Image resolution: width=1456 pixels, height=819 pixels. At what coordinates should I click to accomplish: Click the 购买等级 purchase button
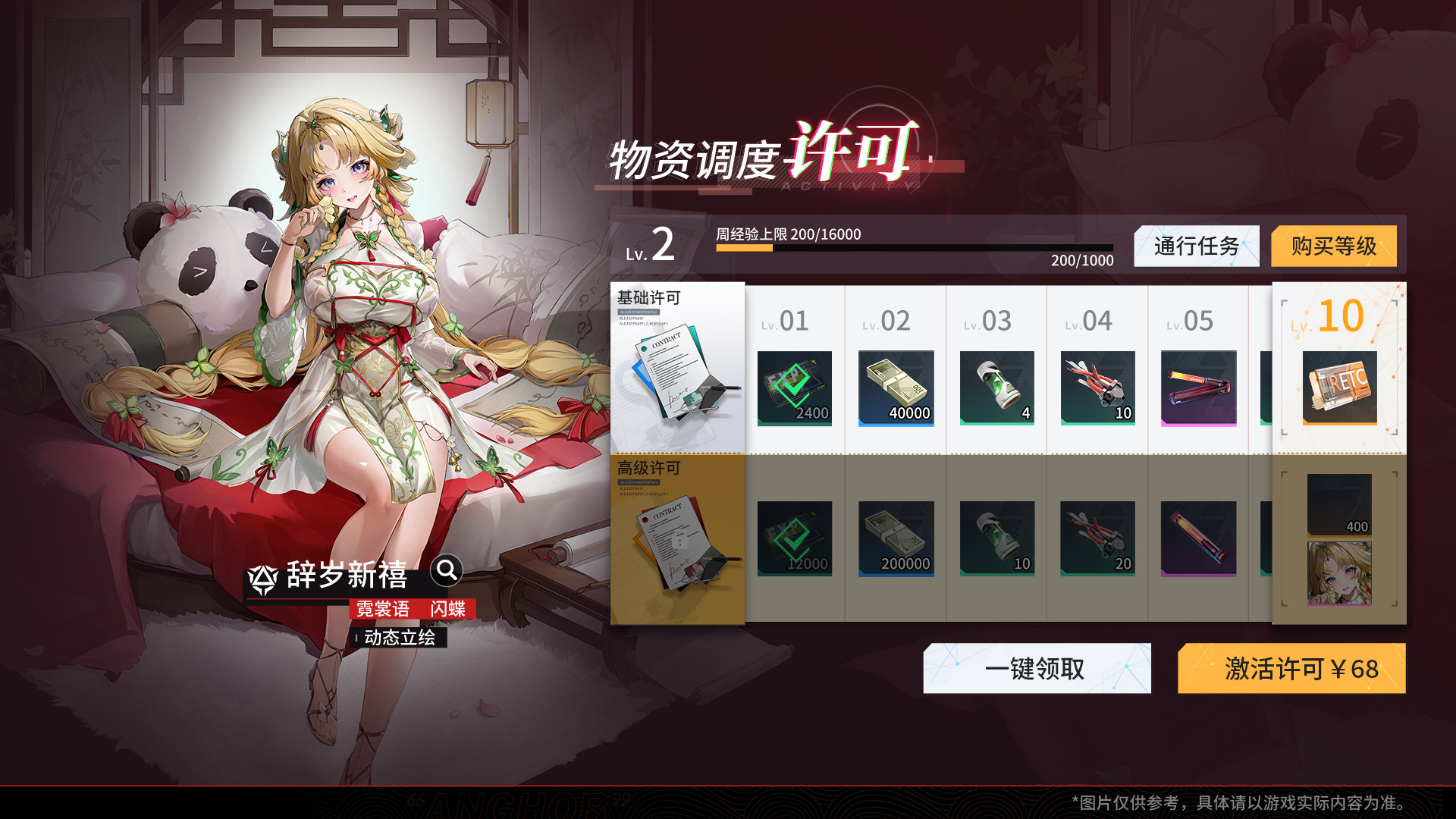point(1335,246)
